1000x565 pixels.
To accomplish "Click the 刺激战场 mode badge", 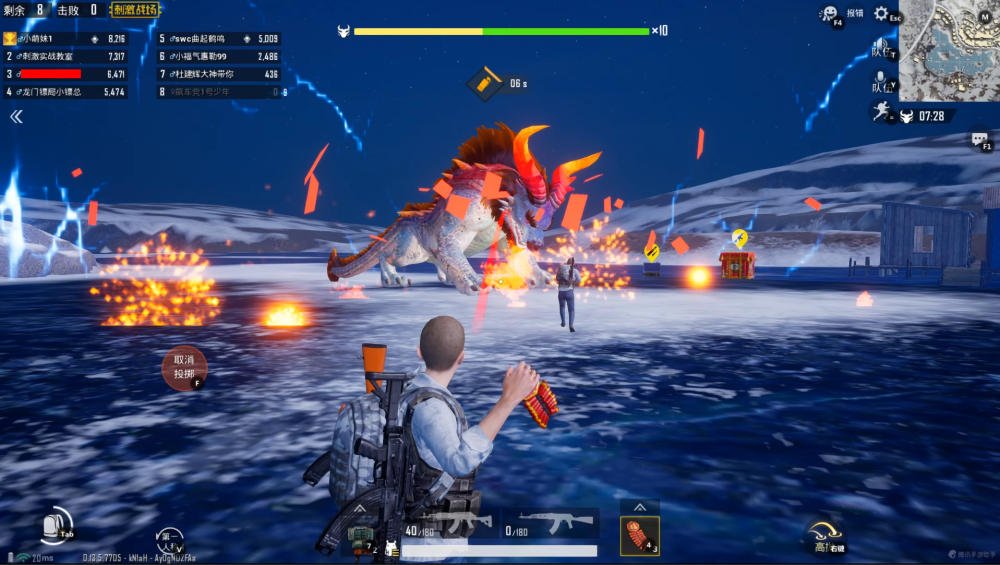I will pyautogui.click(x=135, y=10).
